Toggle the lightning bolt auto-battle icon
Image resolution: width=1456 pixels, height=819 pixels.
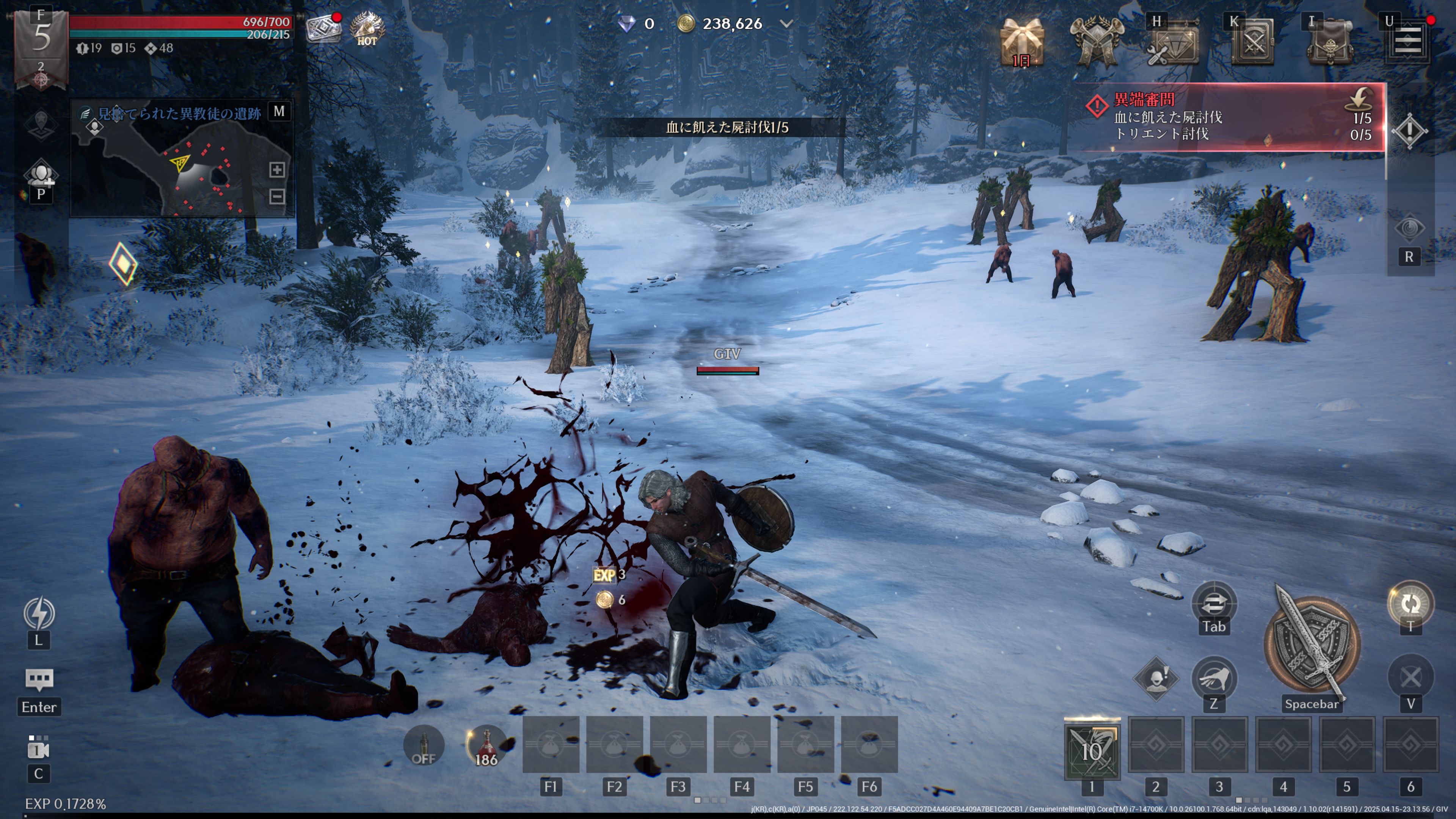[39, 613]
